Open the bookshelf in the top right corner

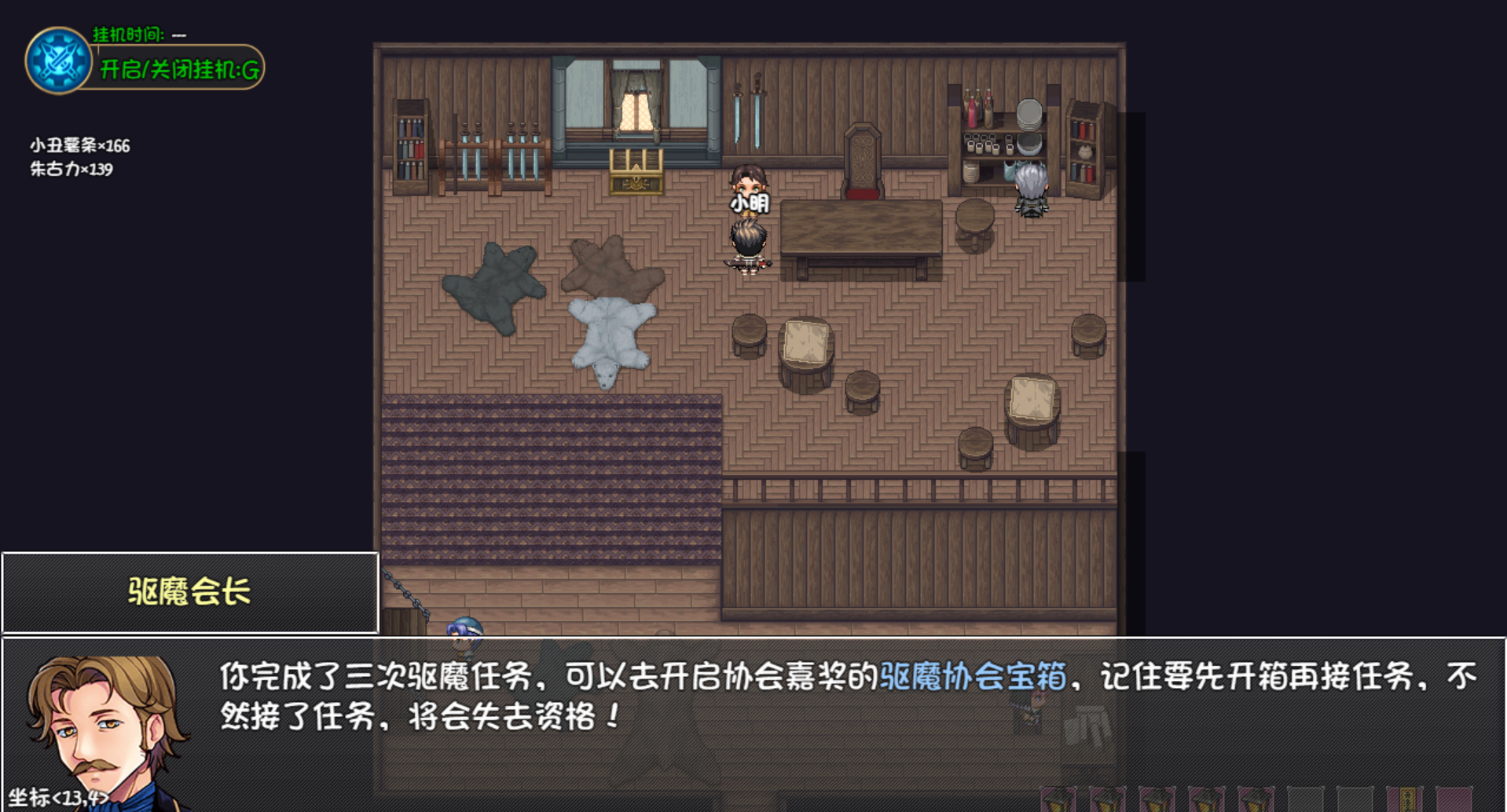[x=1083, y=149]
